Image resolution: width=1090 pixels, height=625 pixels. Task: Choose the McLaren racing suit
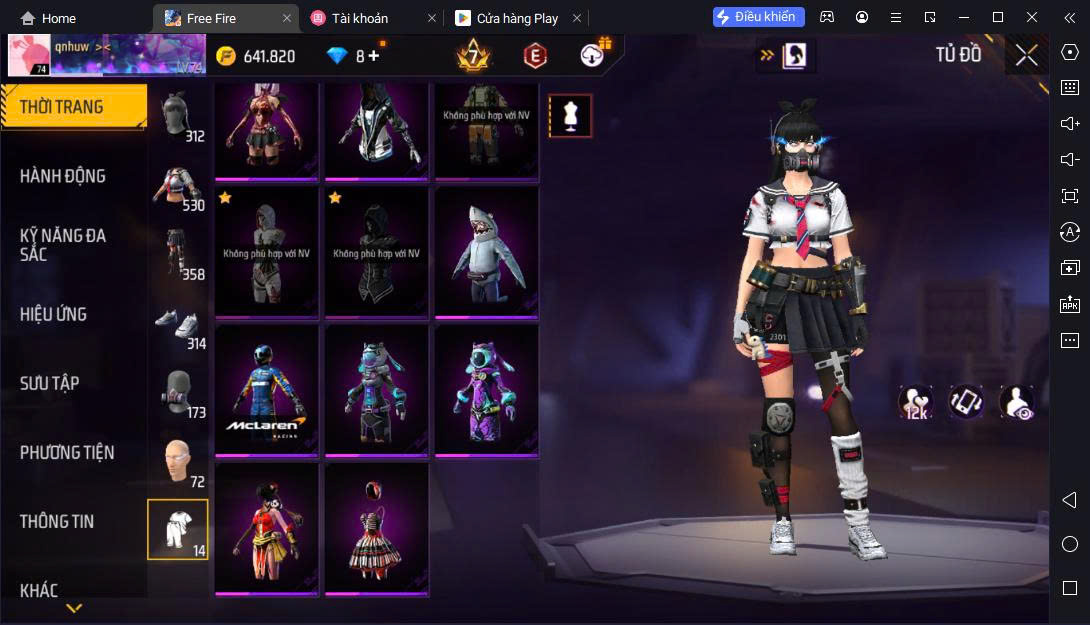[x=267, y=391]
